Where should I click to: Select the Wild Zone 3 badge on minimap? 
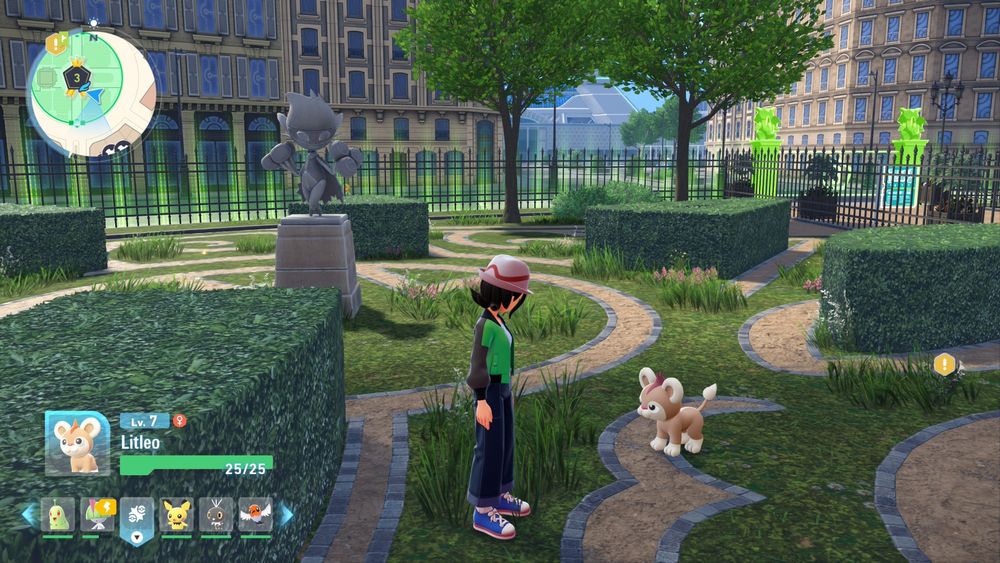74,76
